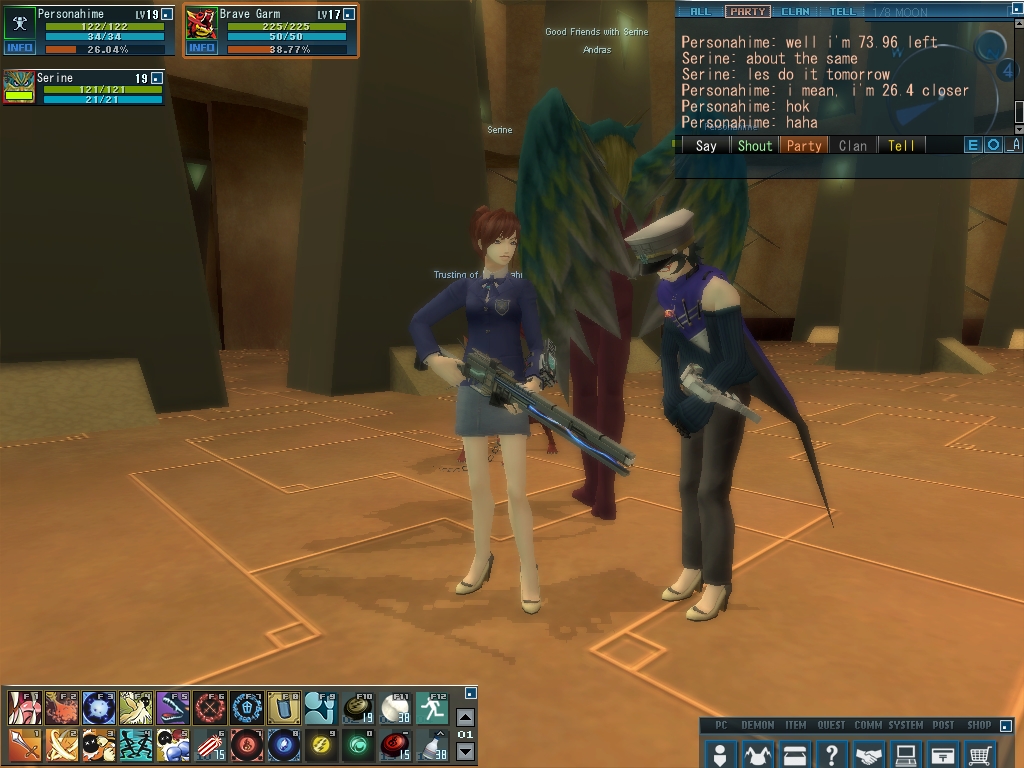Open the Demon menu
This screenshot has width=1024, height=768.
757,753
